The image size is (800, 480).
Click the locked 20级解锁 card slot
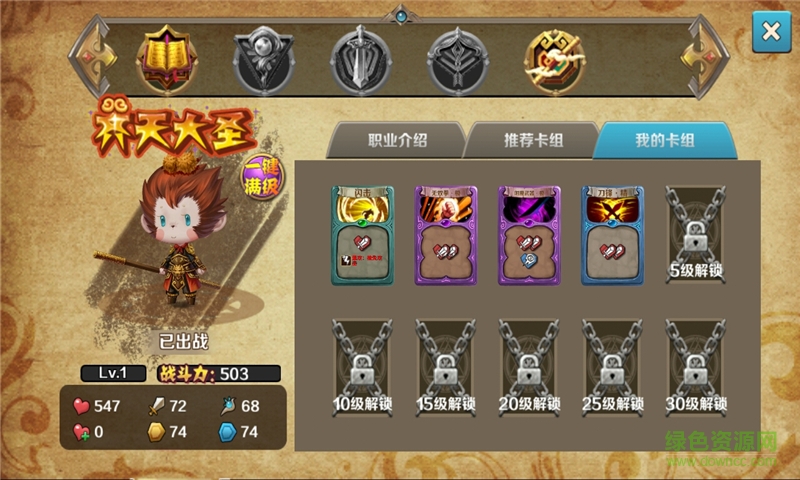pyautogui.click(x=530, y=367)
